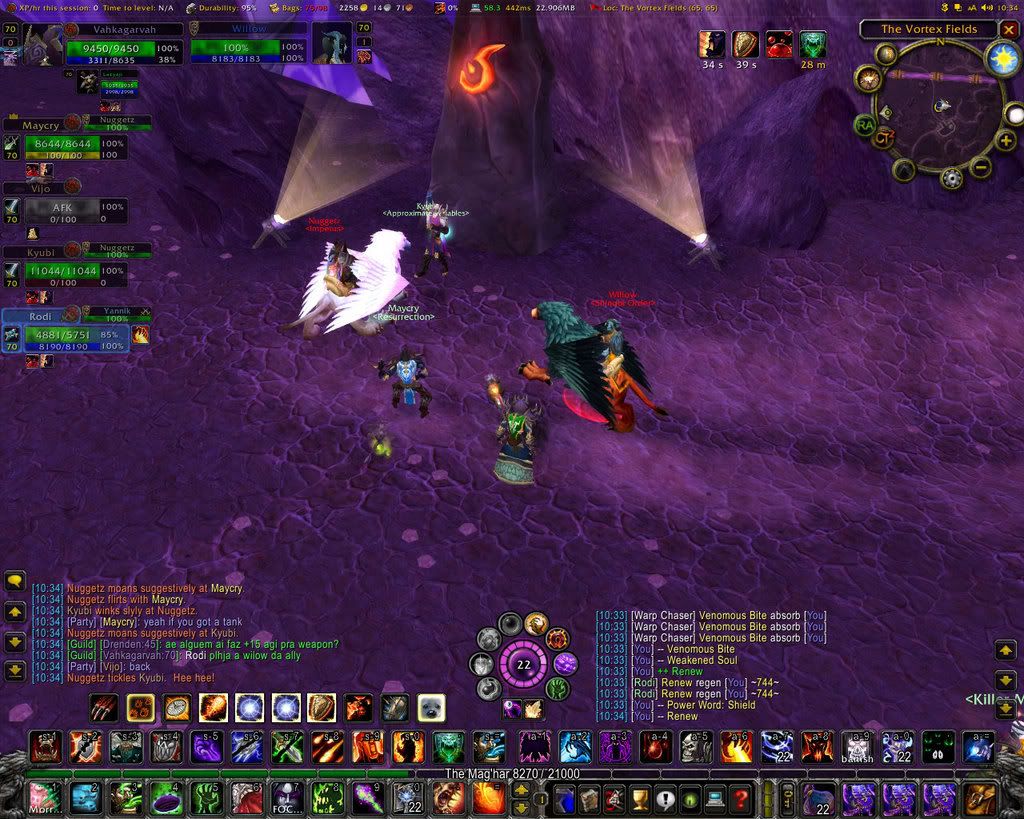Viewport: 1024px width, 819px height.
Task: Activate the white seal pup action button
Action: coord(431,708)
